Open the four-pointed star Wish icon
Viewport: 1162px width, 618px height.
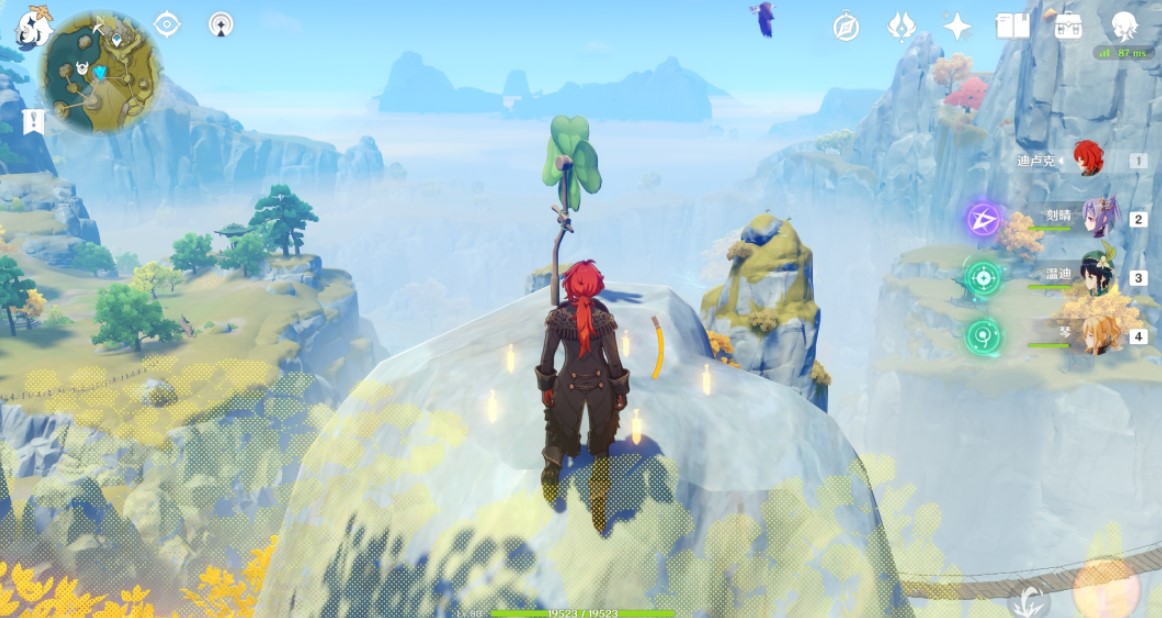point(957,27)
